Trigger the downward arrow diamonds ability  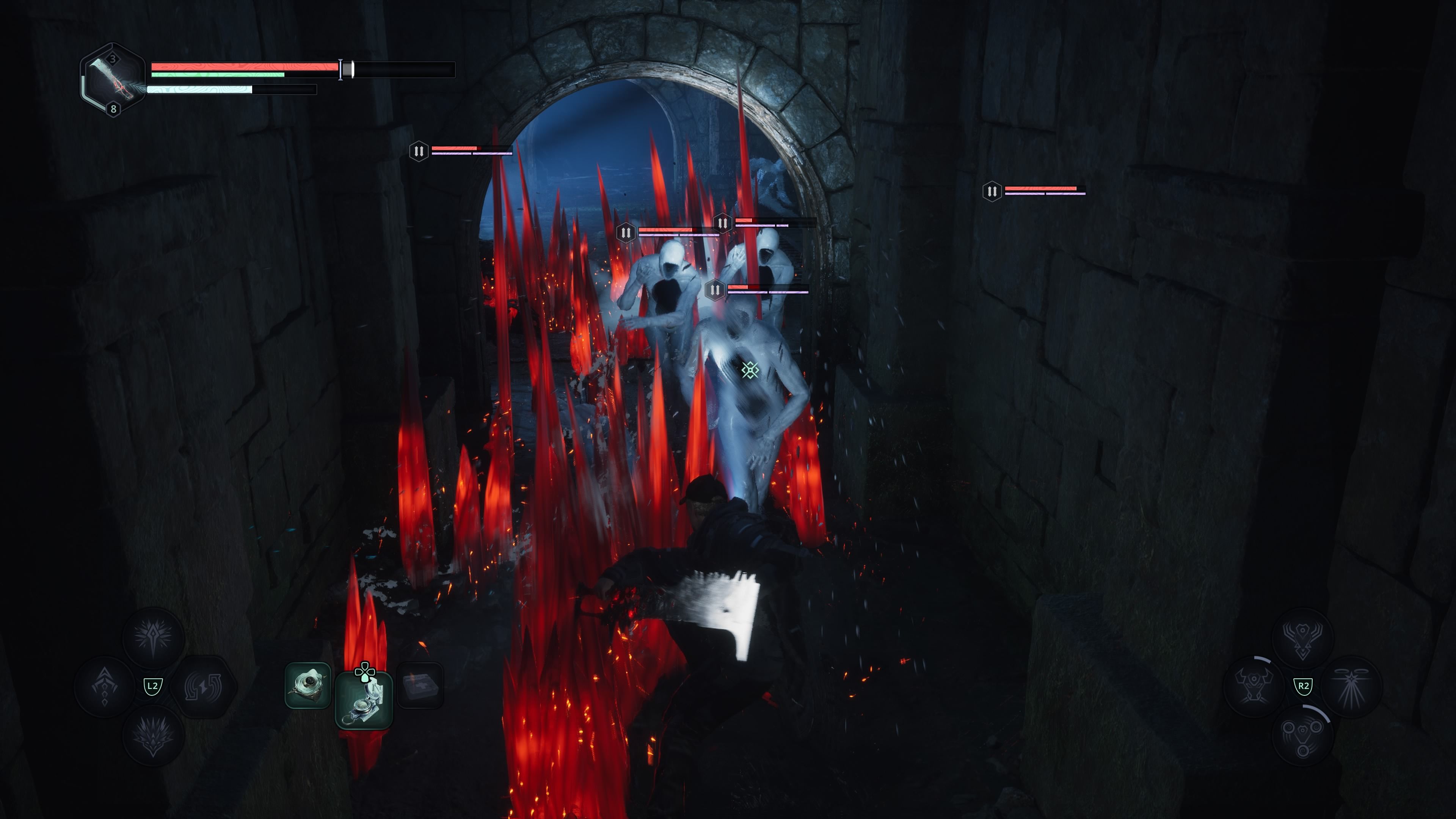[x=105, y=686]
